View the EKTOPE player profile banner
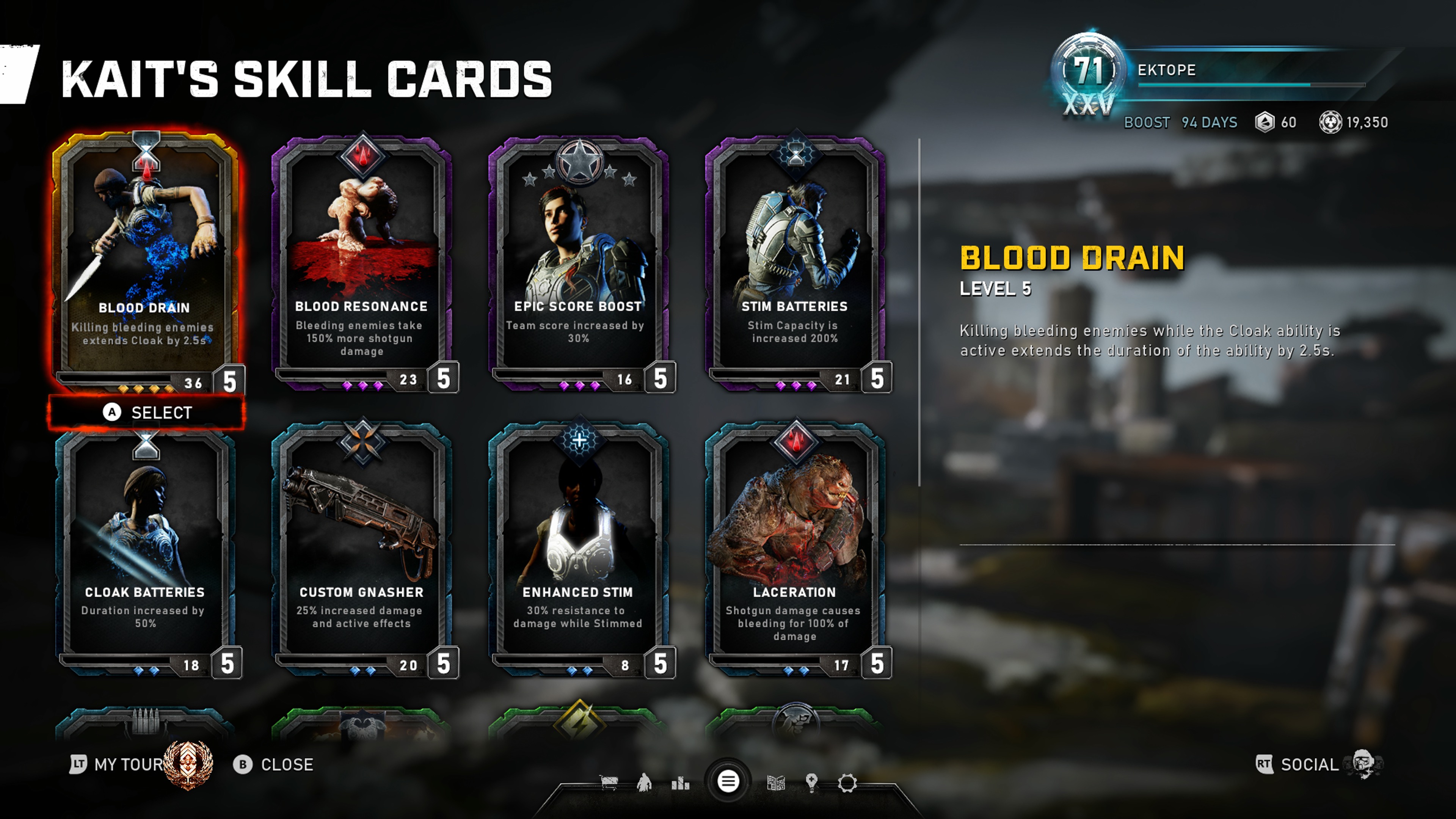This screenshot has width=1456, height=819. (x=1215, y=71)
